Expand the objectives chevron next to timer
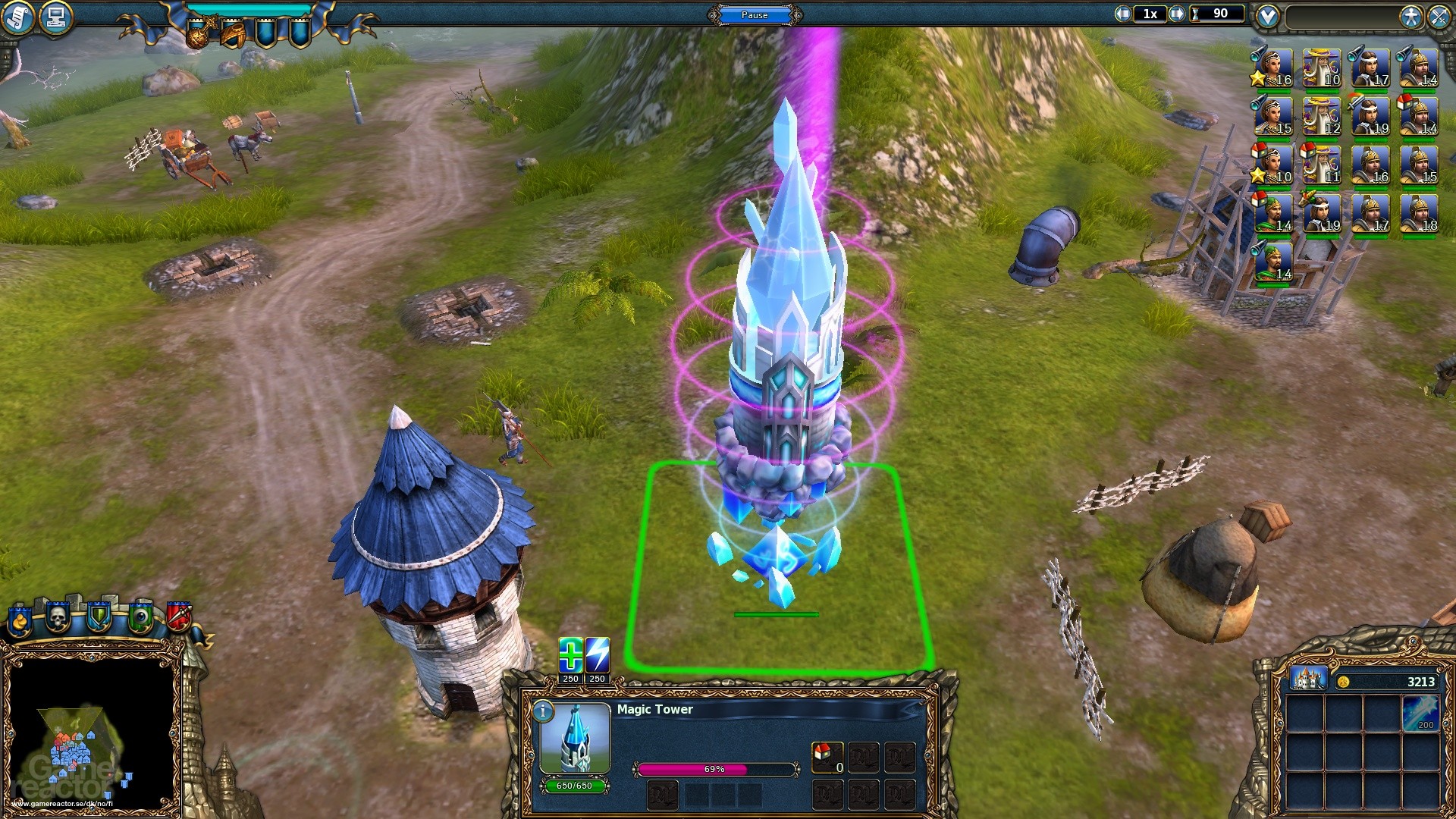The width and height of the screenshot is (1456, 819). (x=1269, y=15)
